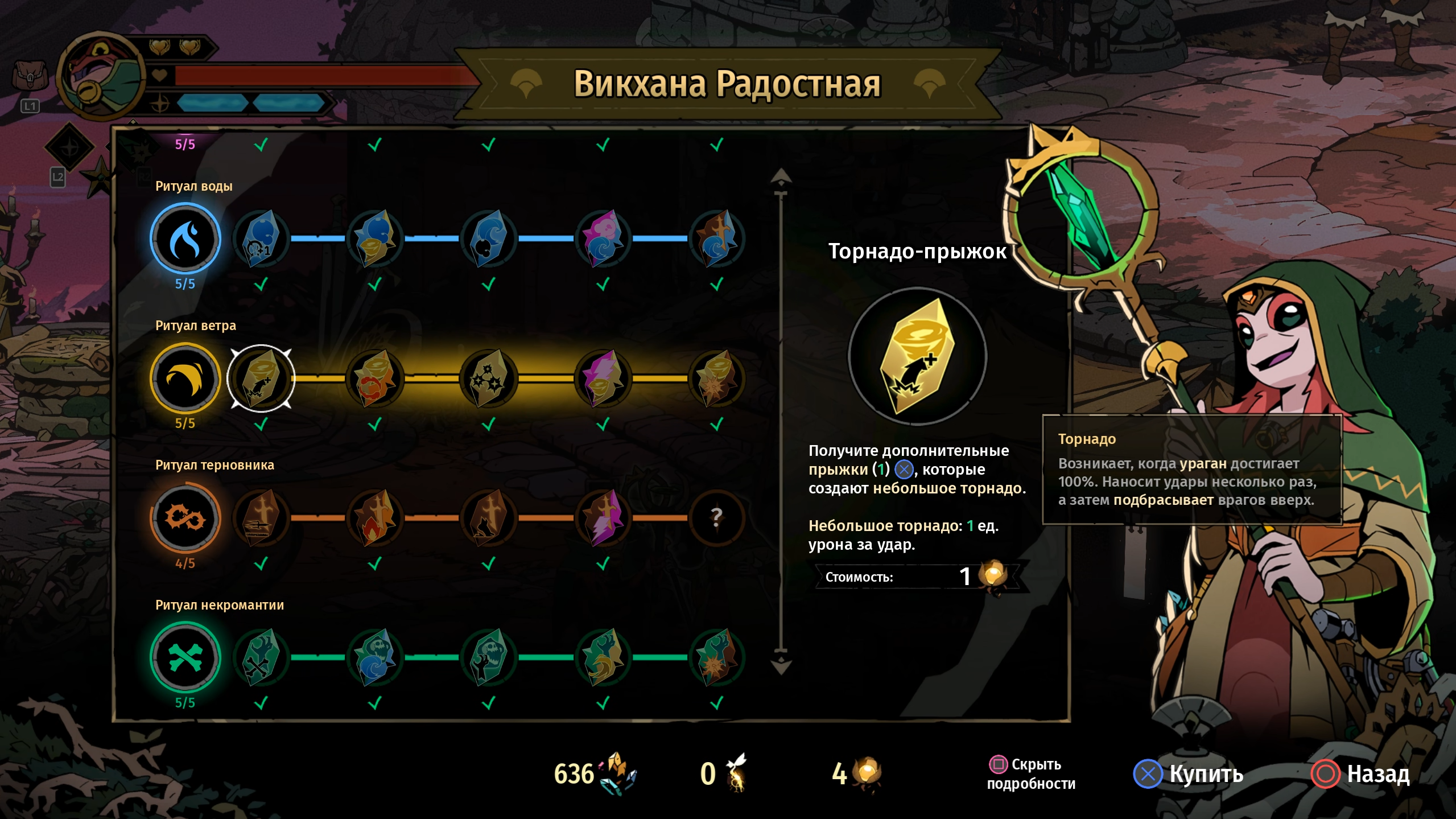Image resolution: width=1456 pixels, height=819 pixels.
Task: Select the water ritual (Ритуал воды) icon
Action: click(x=185, y=239)
